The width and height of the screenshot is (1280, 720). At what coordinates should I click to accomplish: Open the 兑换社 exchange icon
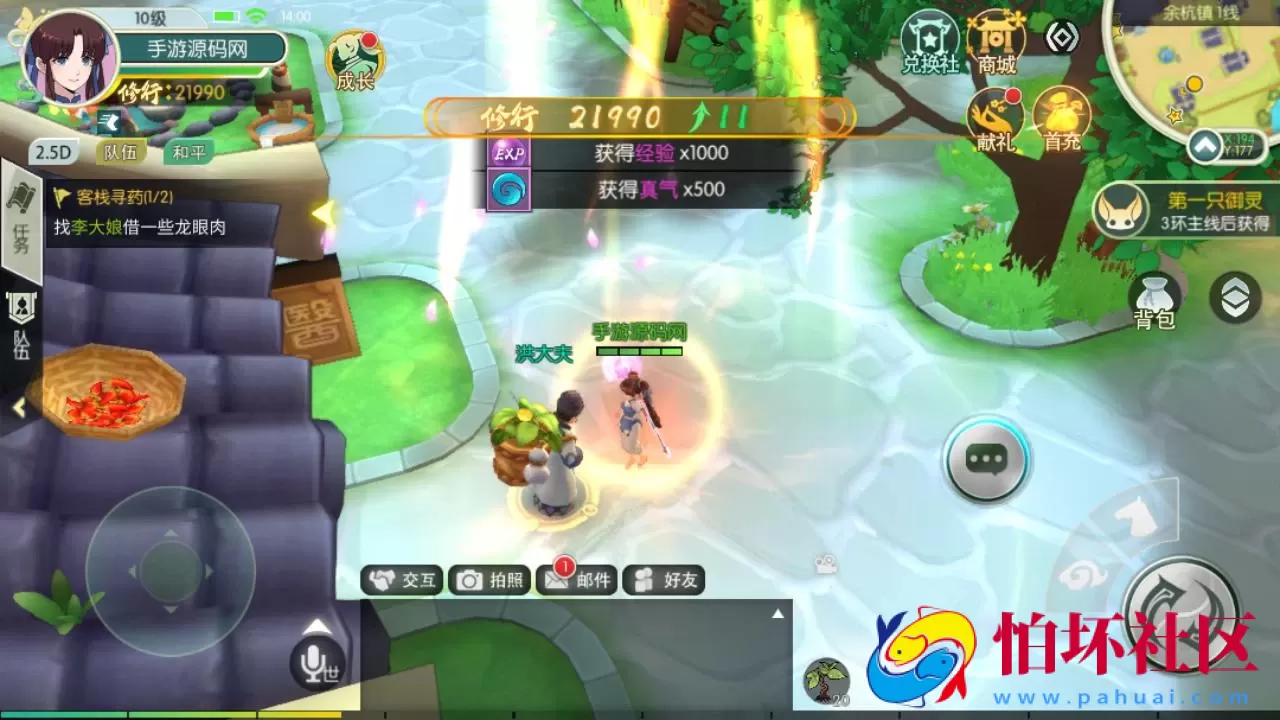tap(930, 42)
